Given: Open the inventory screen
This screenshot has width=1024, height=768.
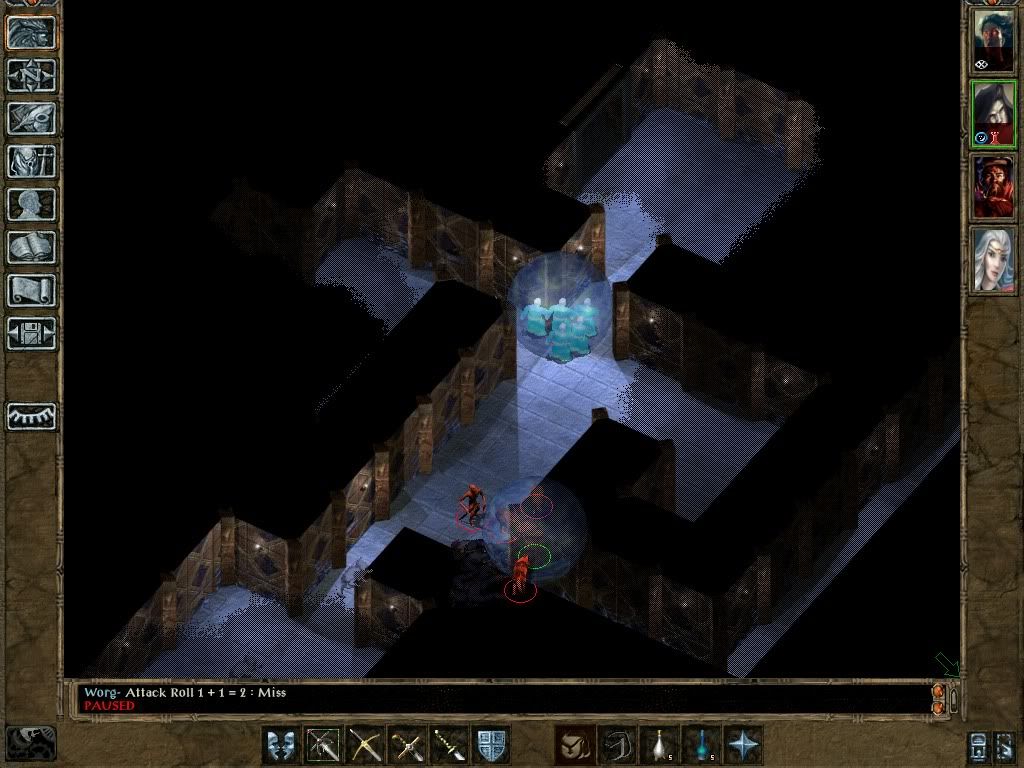Looking at the screenshot, I should (x=31, y=161).
